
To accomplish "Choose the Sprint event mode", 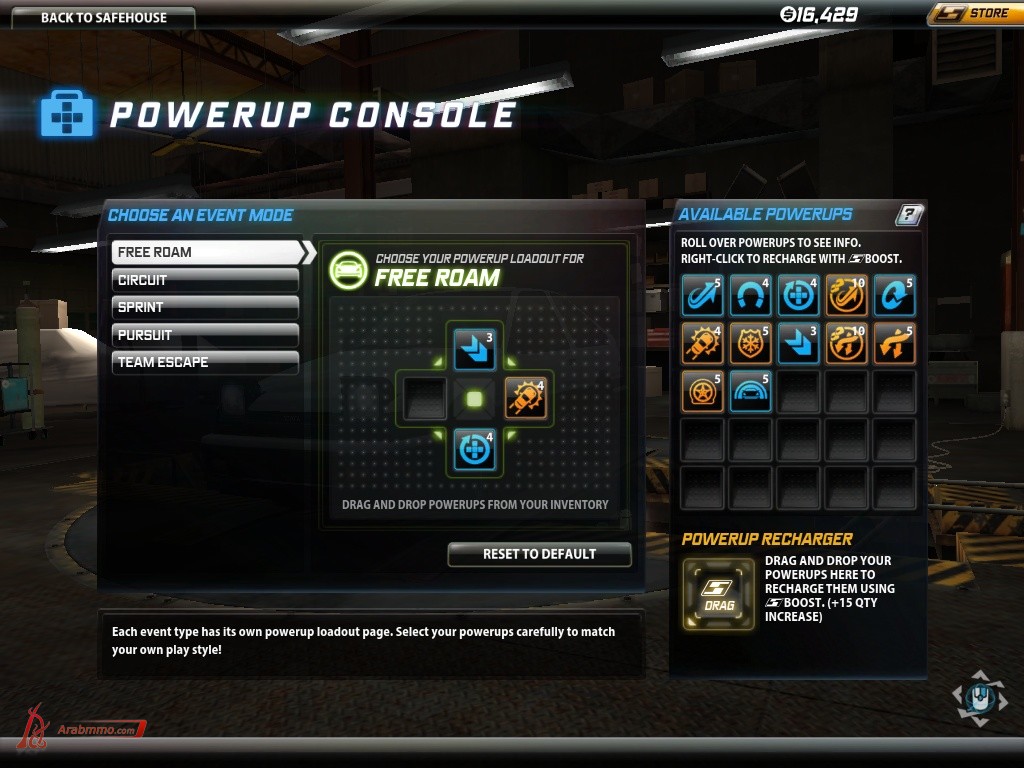I will point(206,307).
